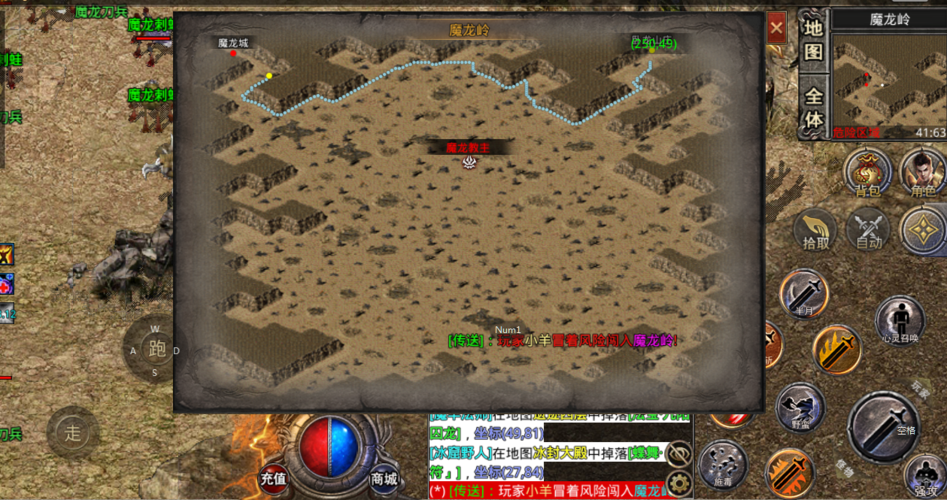This screenshot has width=947, height=500.
Task: Switch to the 全体 tab
Action: tap(814, 108)
